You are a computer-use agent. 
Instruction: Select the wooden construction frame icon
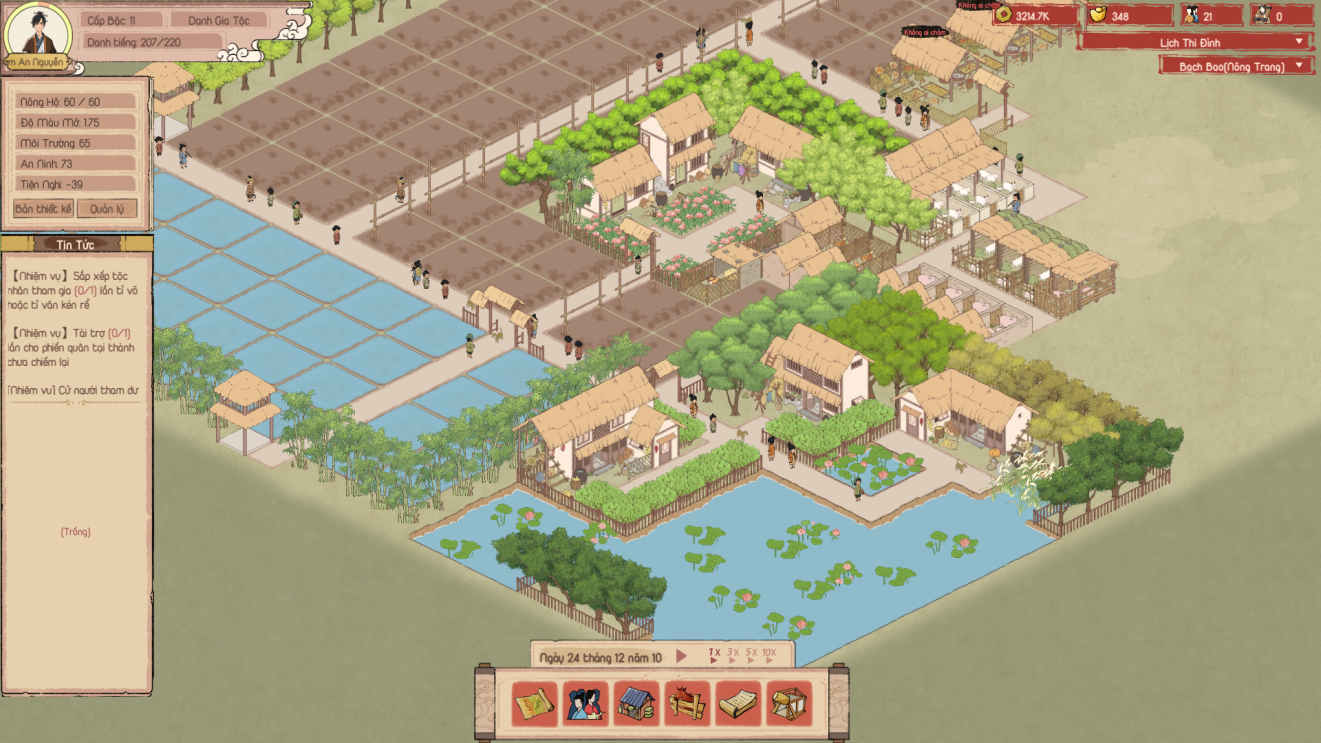pyautogui.click(x=789, y=704)
